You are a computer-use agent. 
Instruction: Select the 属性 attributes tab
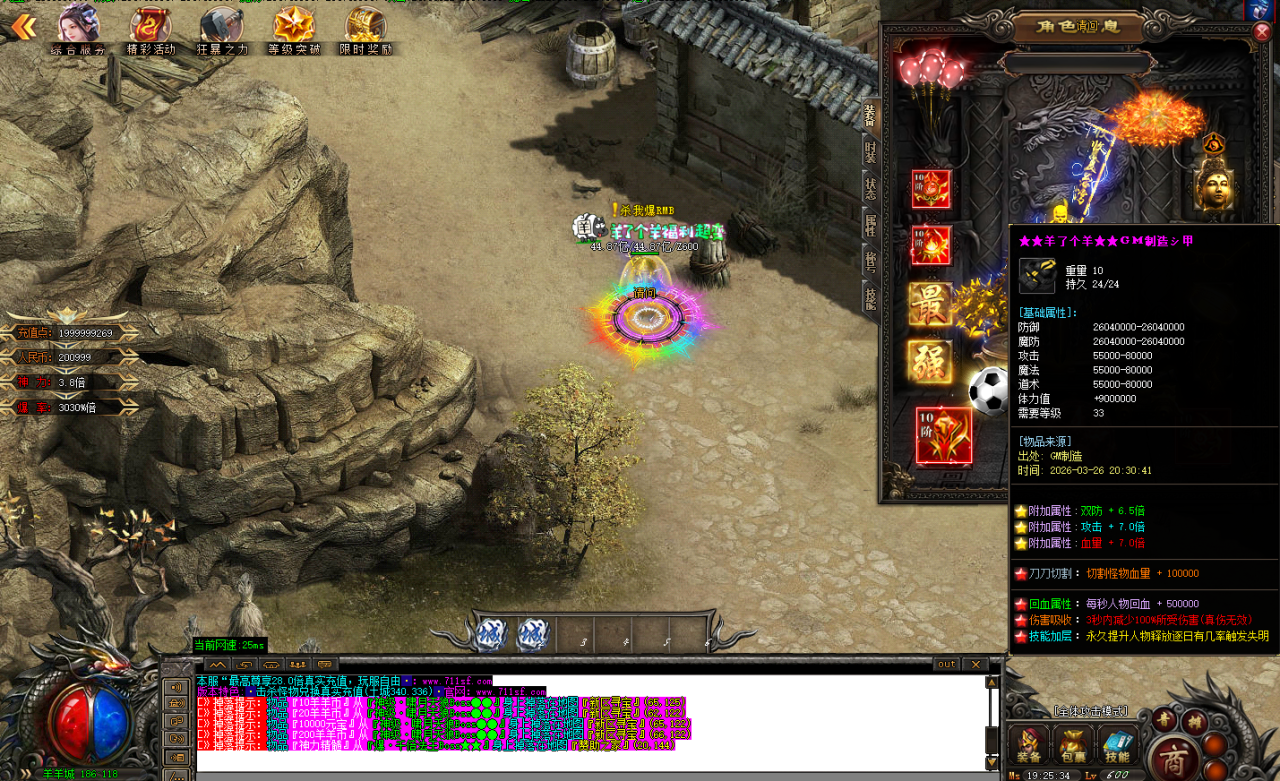tap(870, 226)
